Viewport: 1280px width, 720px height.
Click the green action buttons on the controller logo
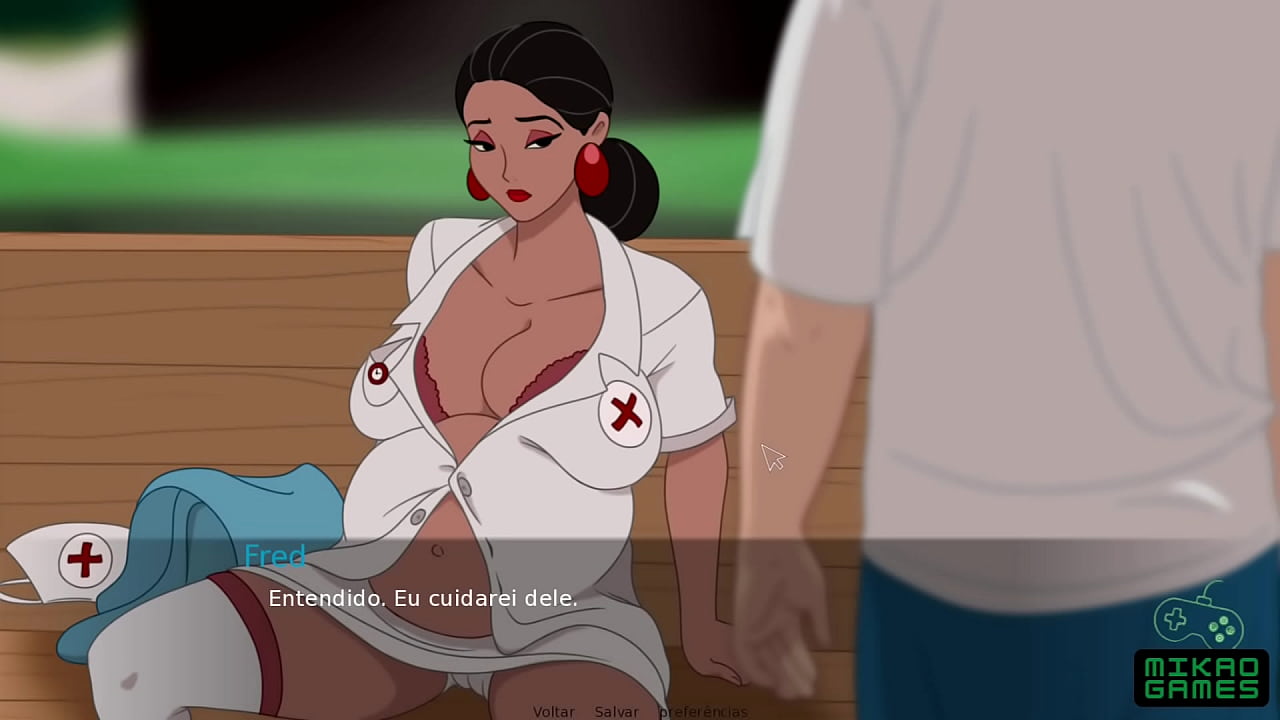(x=1222, y=629)
